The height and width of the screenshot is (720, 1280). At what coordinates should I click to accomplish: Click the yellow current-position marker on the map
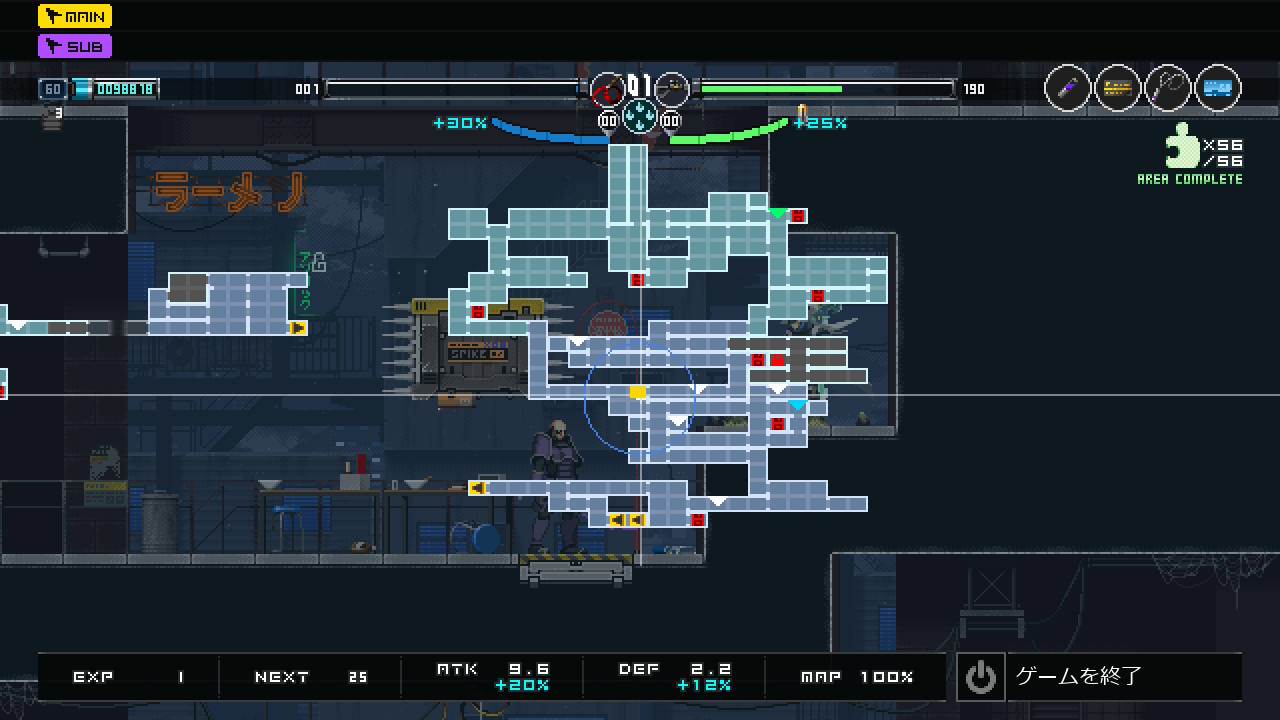click(x=638, y=392)
